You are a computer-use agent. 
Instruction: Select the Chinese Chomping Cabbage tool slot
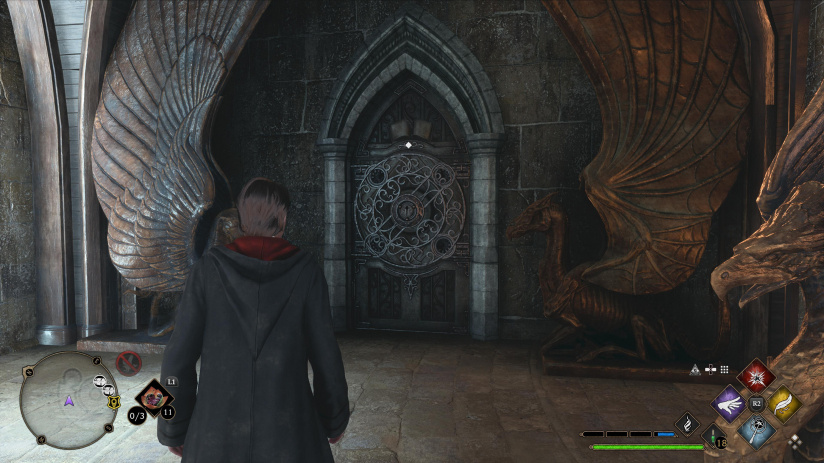[153, 397]
